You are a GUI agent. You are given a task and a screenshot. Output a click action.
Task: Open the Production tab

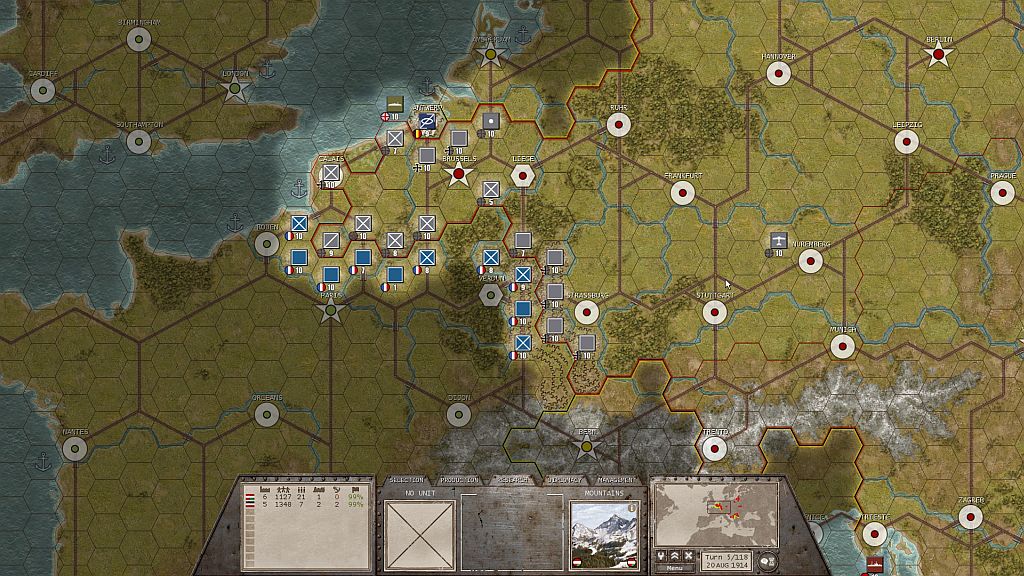pos(459,480)
